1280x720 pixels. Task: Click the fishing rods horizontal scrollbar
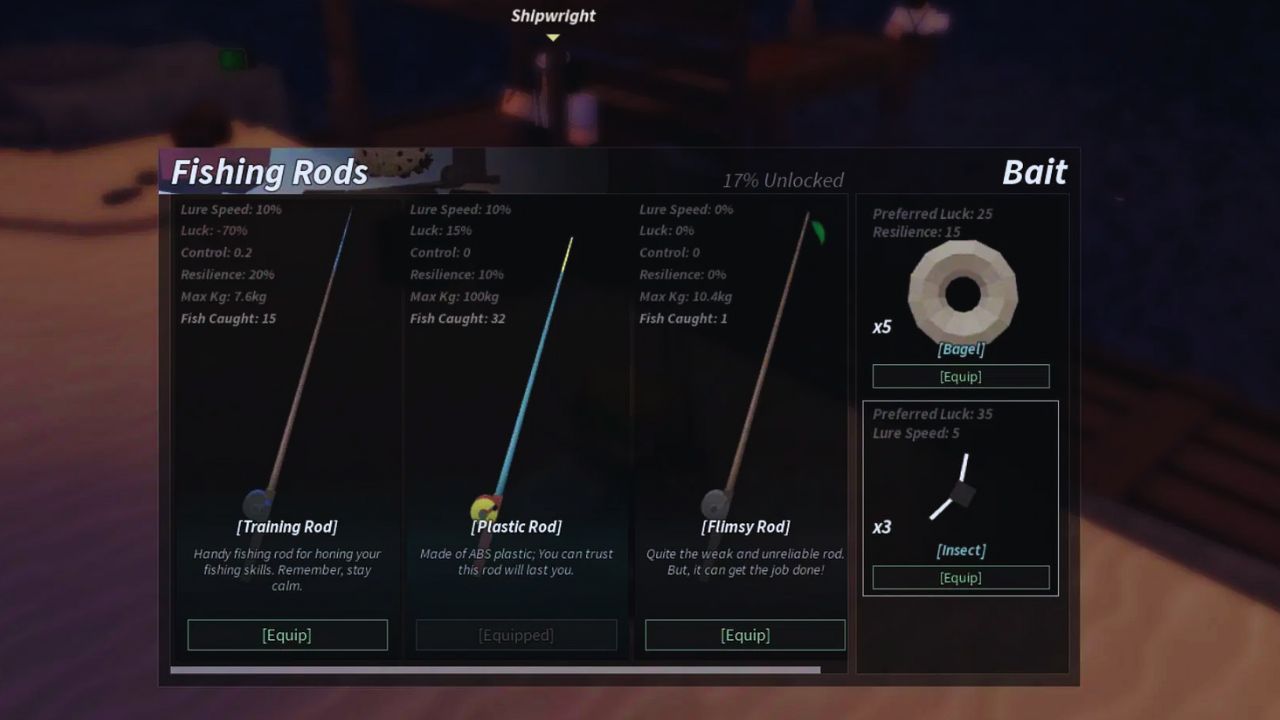point(495,670)
